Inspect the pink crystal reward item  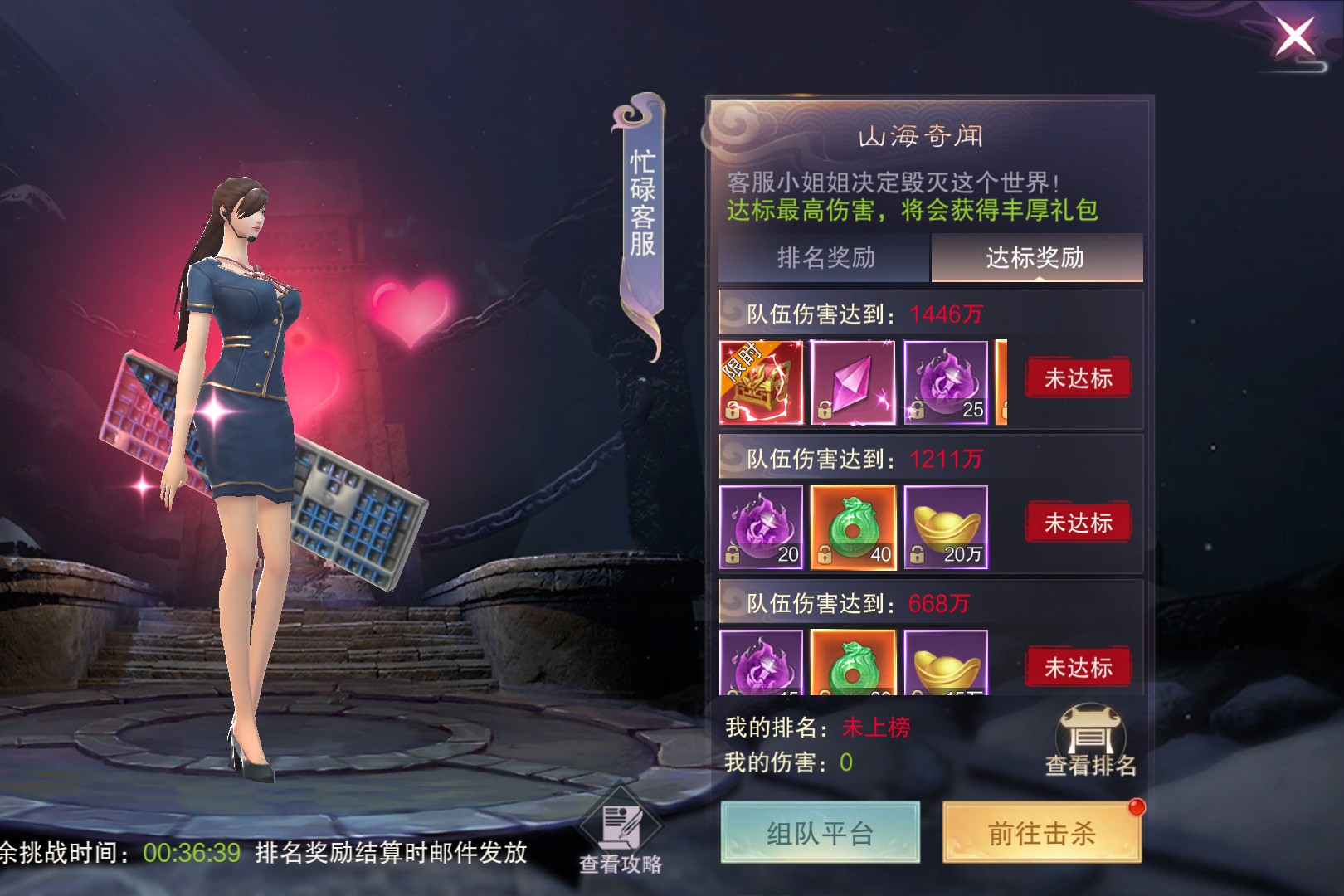853,382
